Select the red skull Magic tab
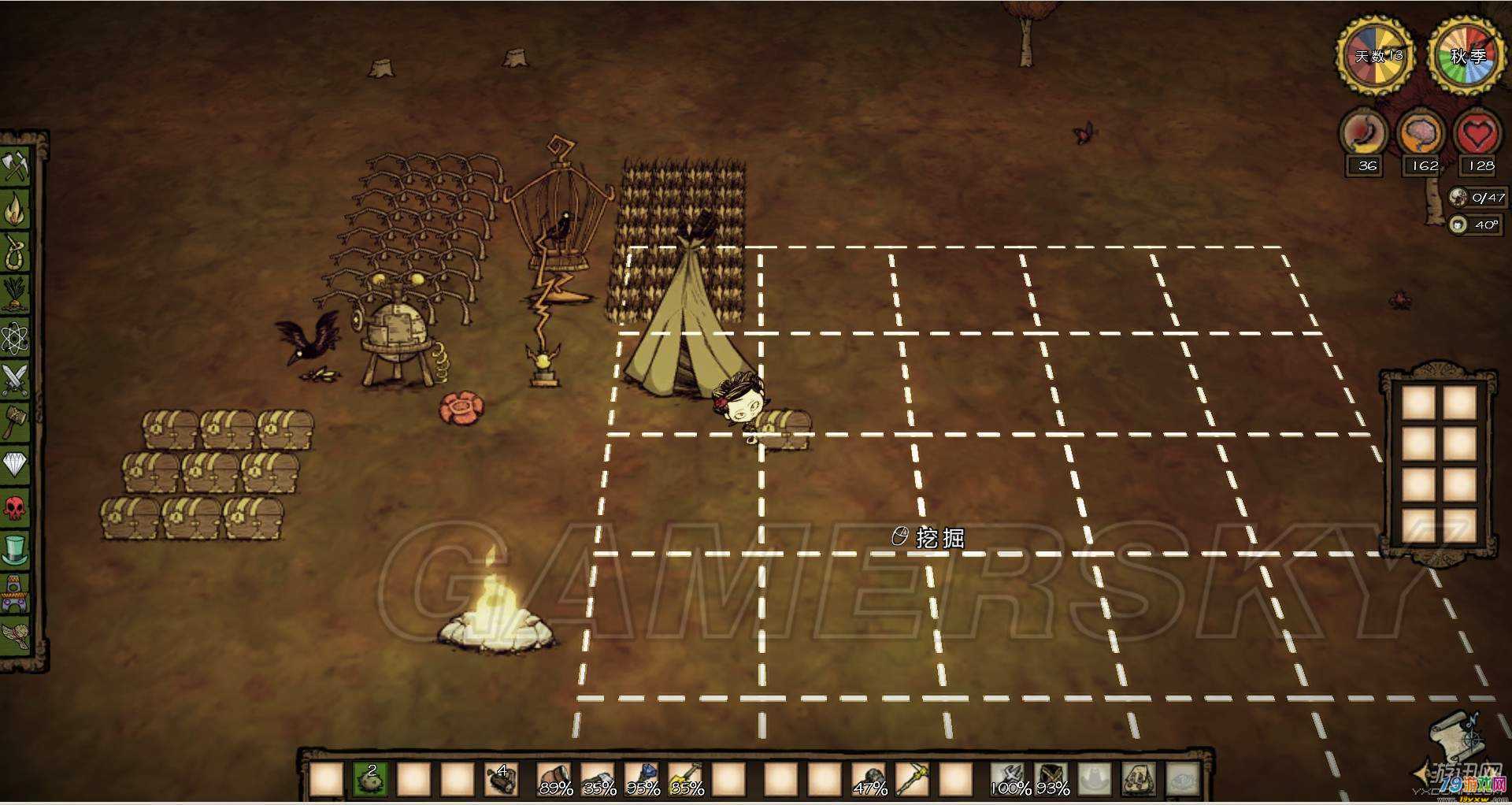1512x805 pixels. (x=16, y=508)
